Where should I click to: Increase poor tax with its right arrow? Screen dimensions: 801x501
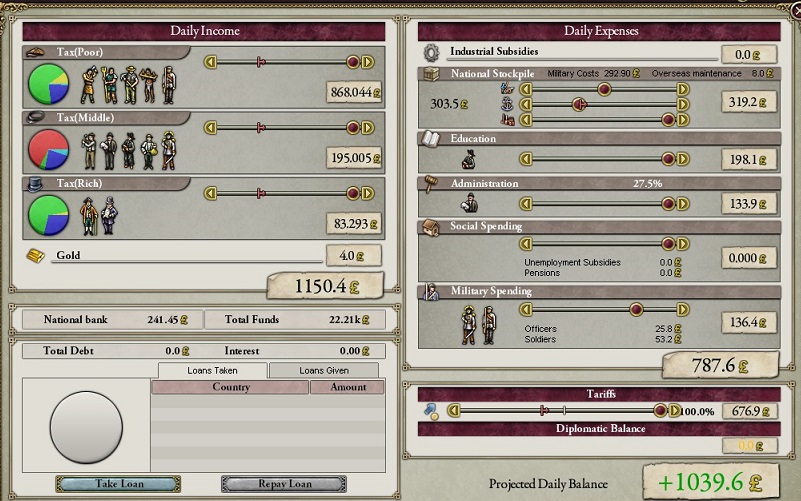coord(367,62)
